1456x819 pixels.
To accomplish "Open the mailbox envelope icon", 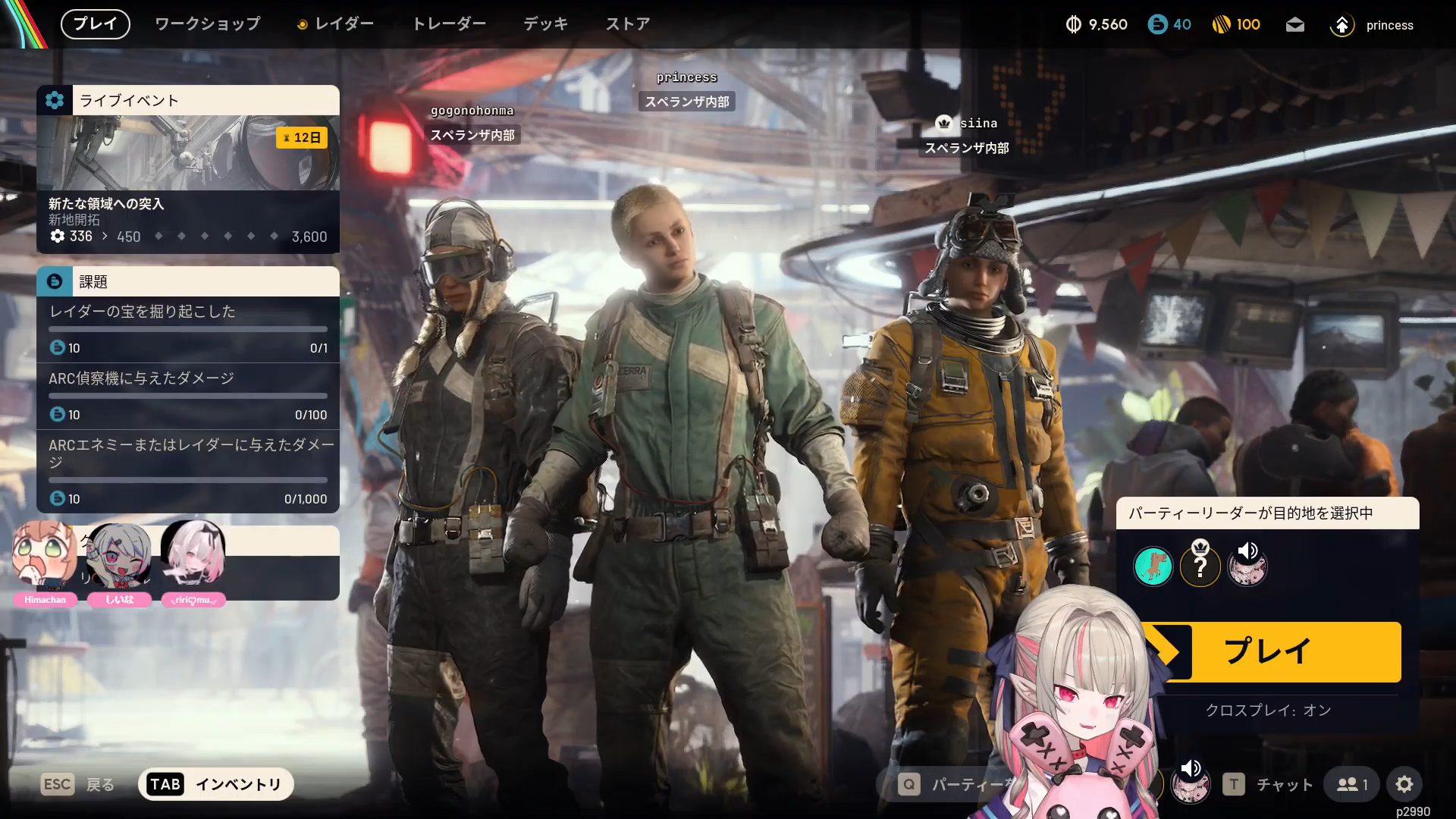I will [1295, 25].
